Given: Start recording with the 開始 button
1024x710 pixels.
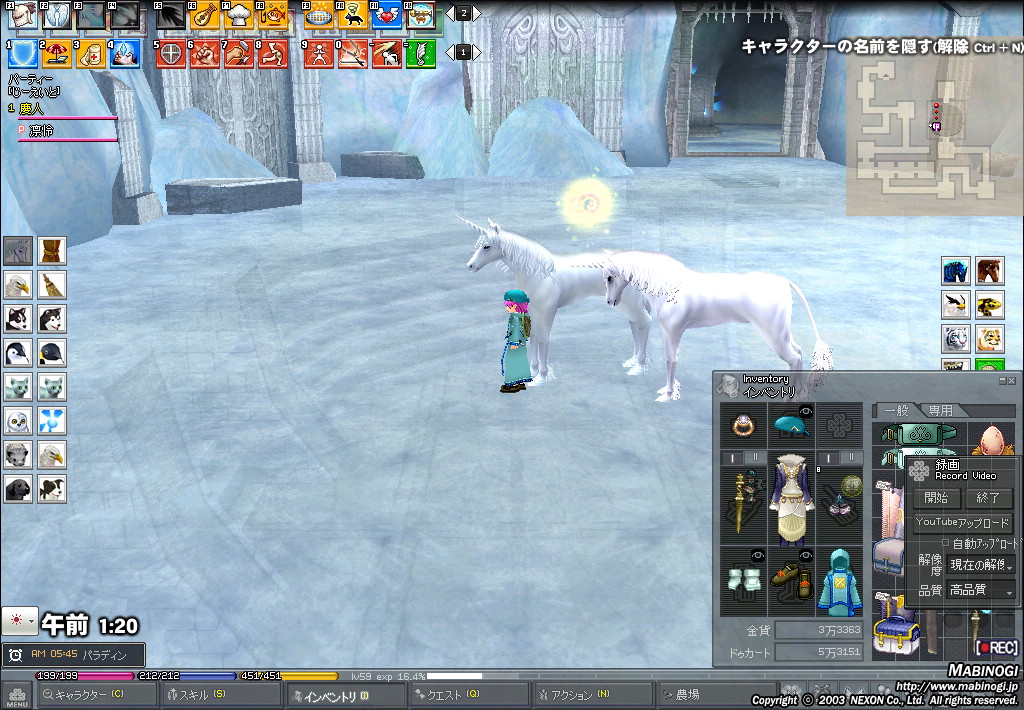Looking at the screenshot, I should [936, 498].
